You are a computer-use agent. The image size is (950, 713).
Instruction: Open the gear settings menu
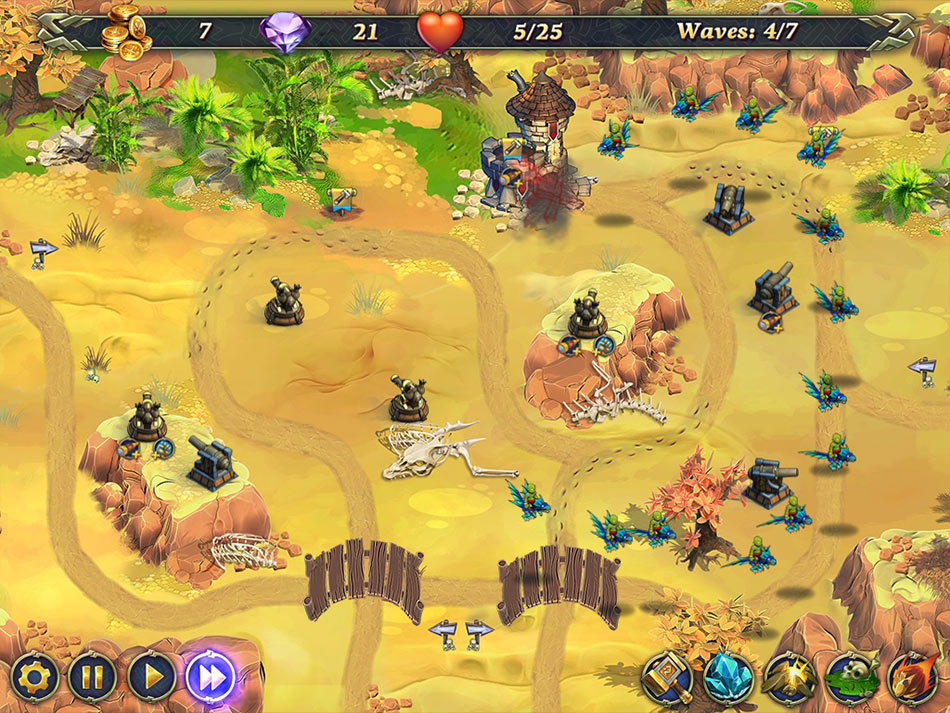(x=33, y=677)
